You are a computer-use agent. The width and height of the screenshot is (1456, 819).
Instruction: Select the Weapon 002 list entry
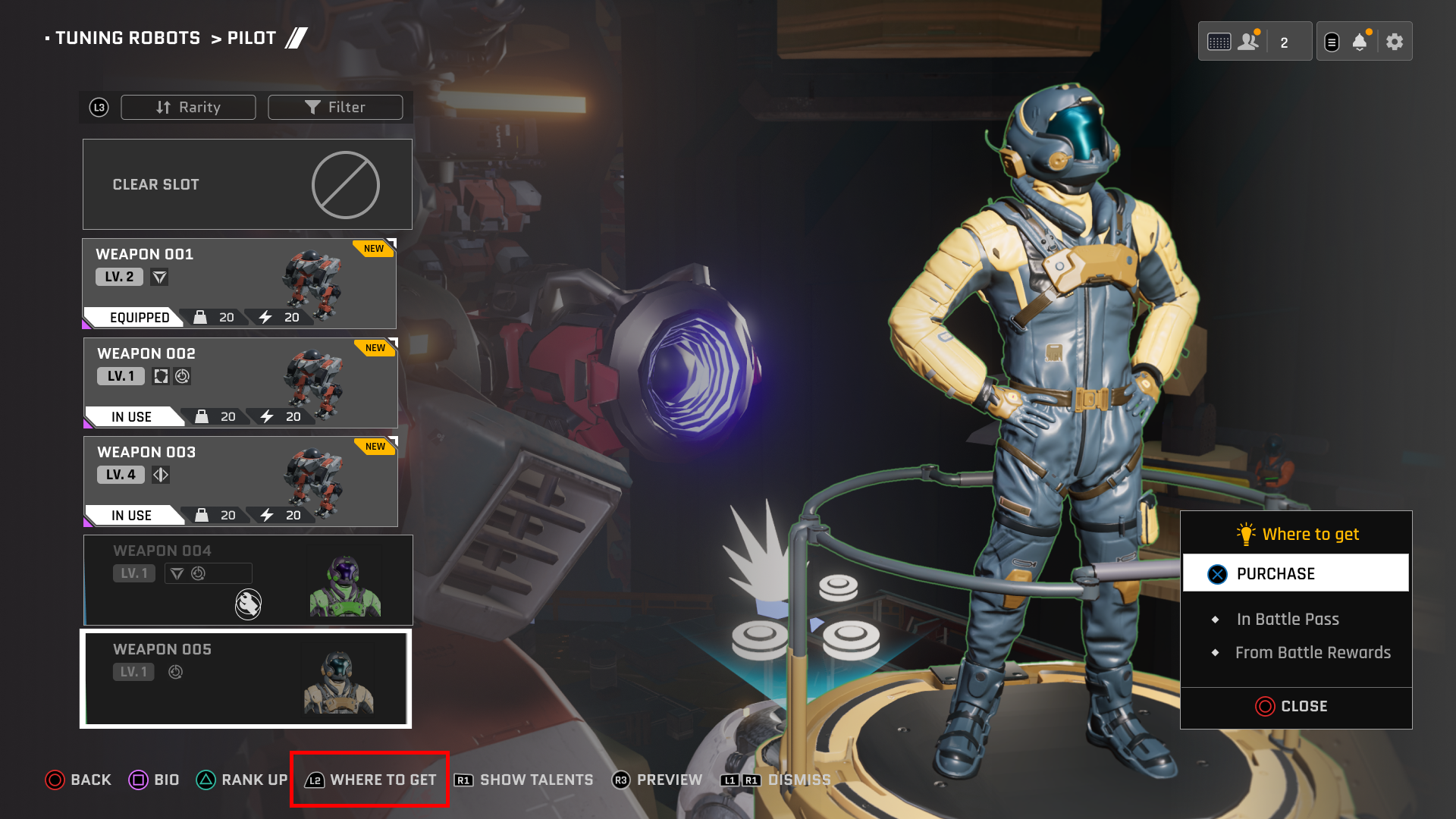[x=240, y=383]
